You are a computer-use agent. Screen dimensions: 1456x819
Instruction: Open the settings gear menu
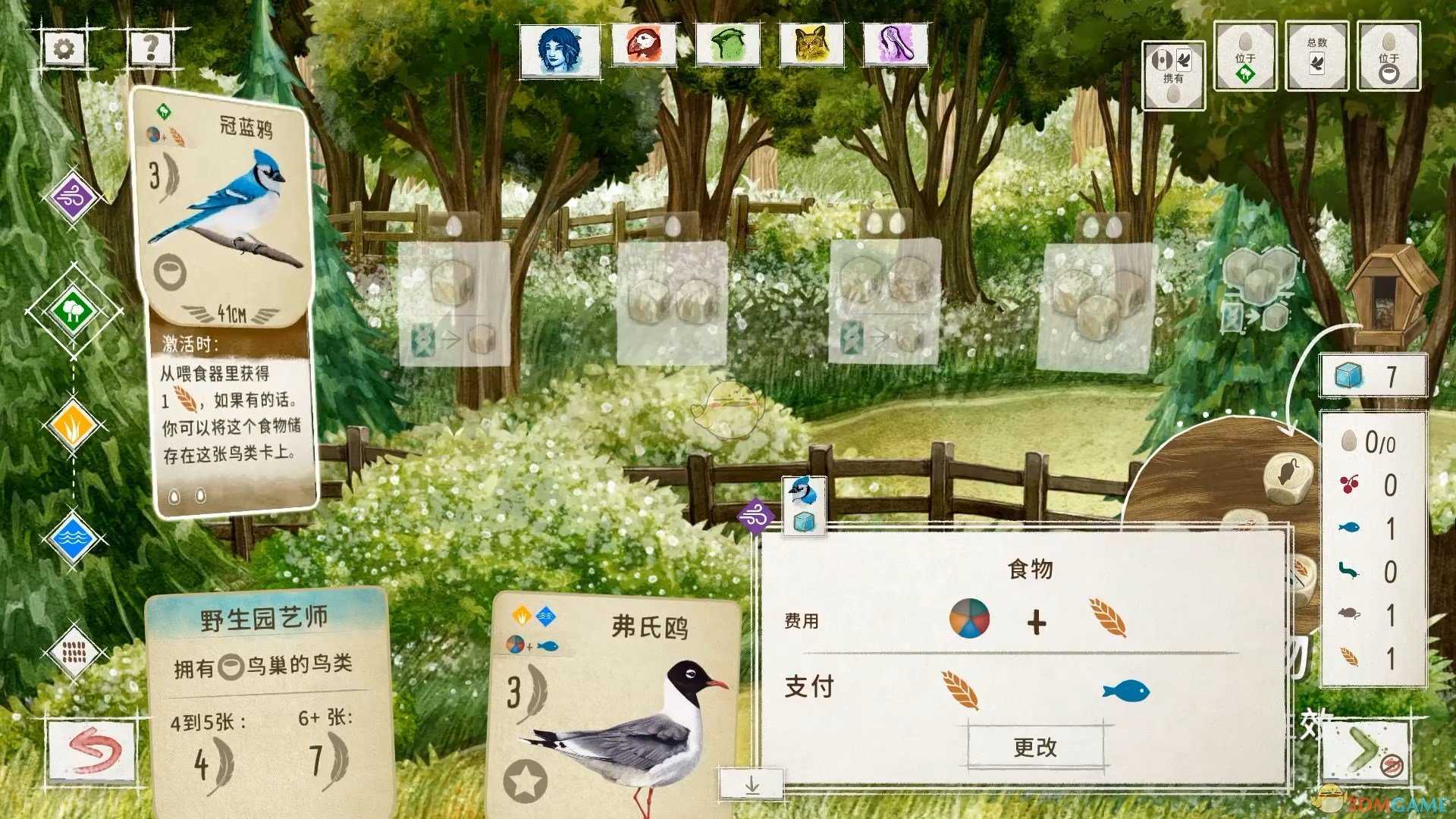click(64, 47)
